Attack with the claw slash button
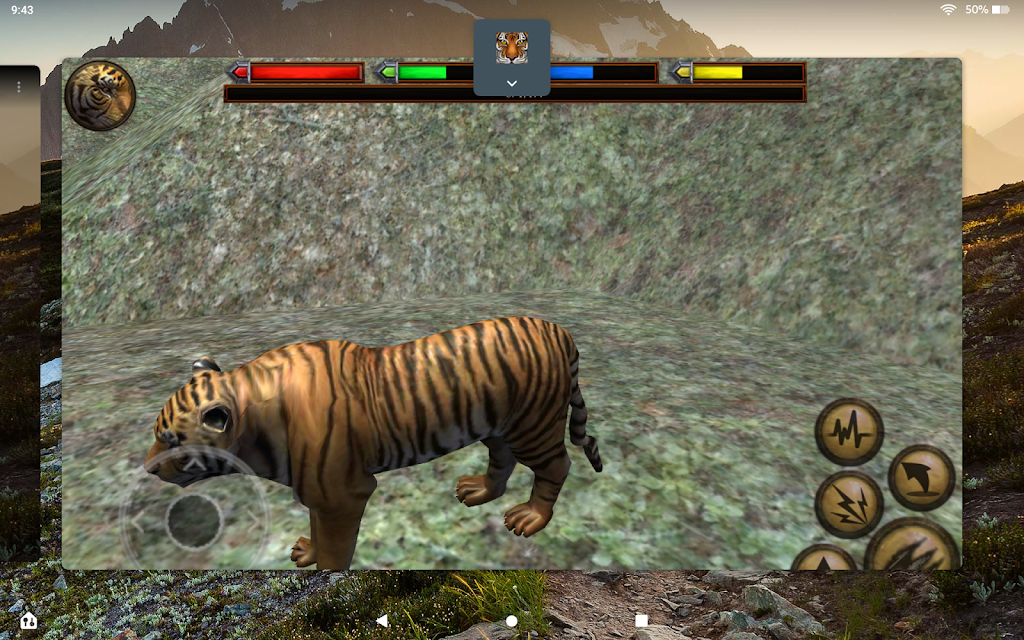 [x=912, y=549]
